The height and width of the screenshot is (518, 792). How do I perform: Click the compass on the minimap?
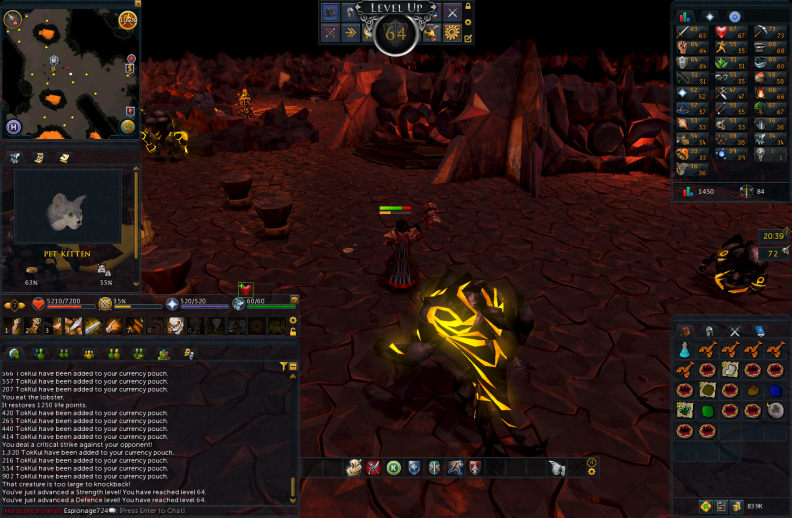pos(11,16)
